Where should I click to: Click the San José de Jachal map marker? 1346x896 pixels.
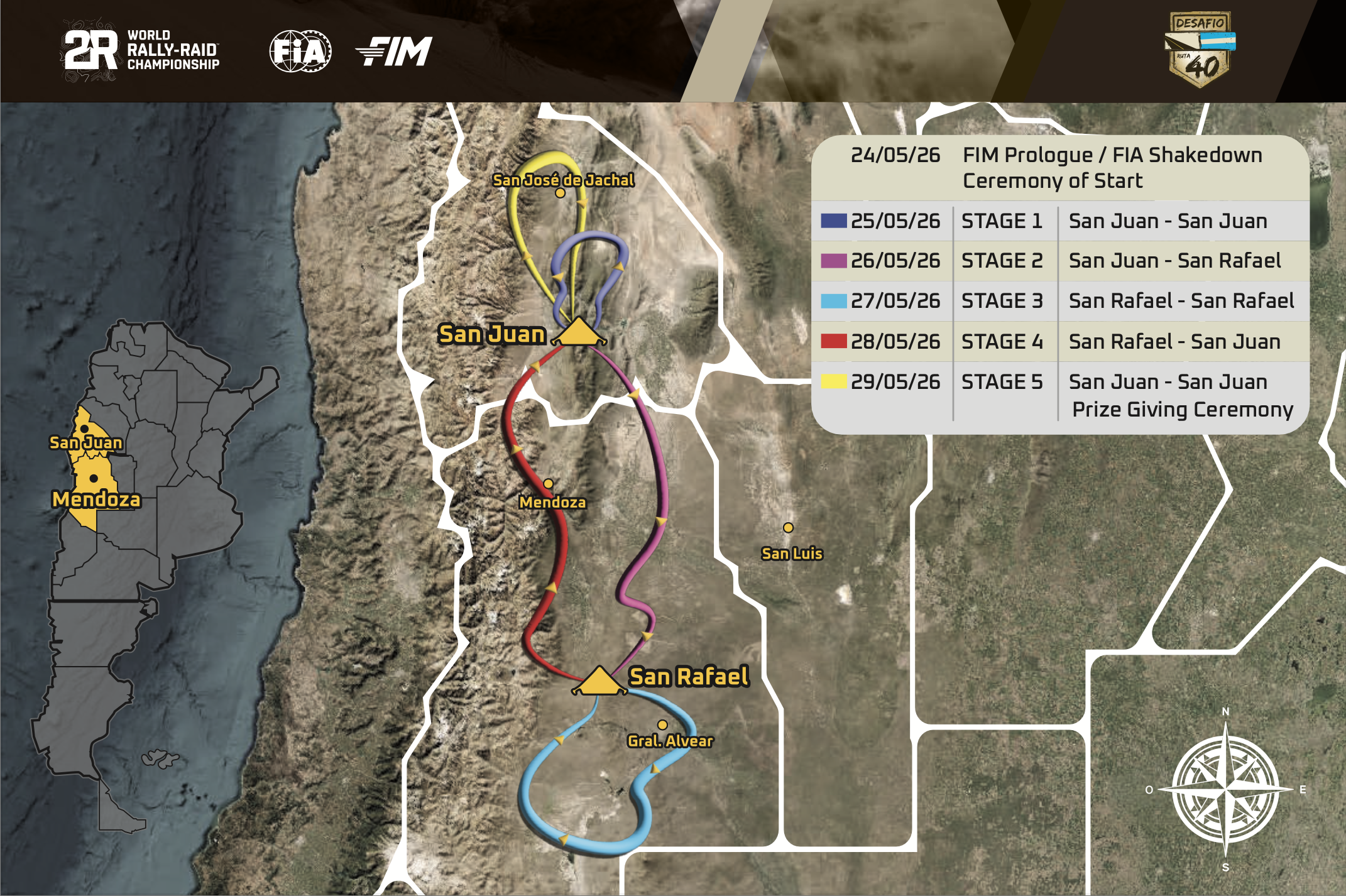click(x=560, y=193)
